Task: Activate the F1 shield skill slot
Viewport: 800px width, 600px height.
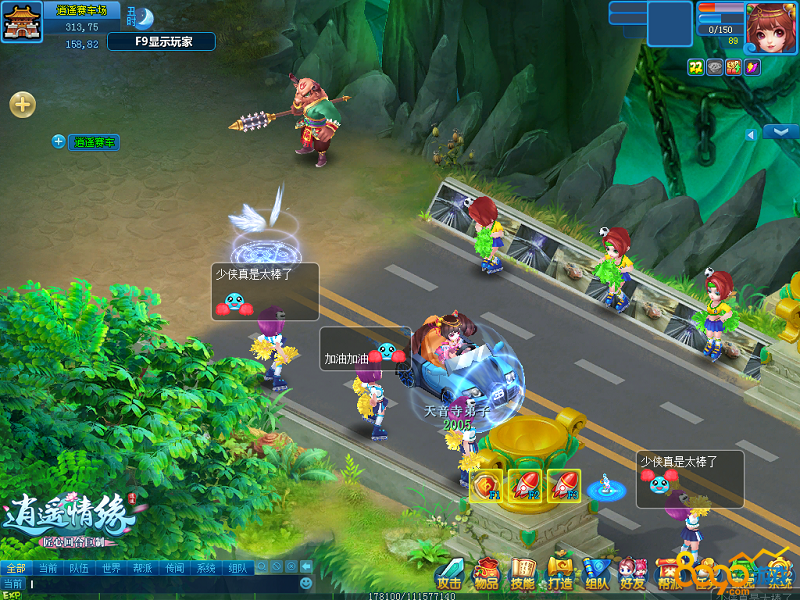Action: 485,486
